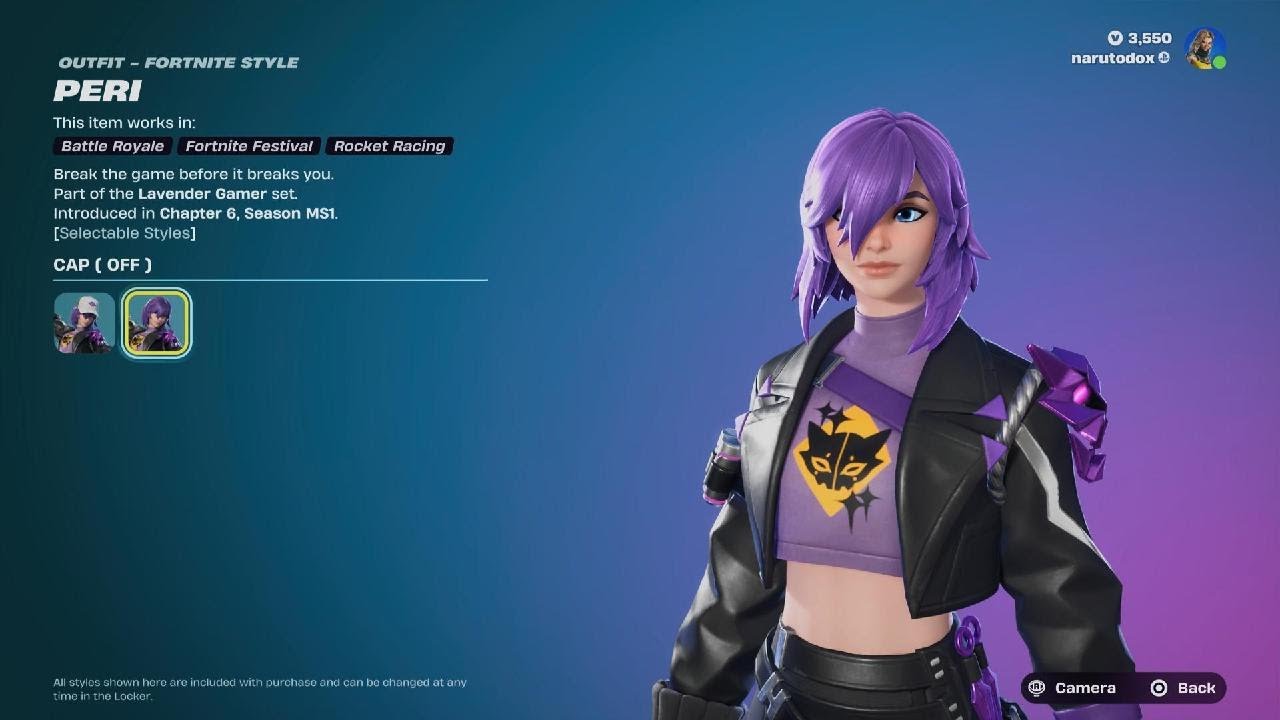The height and width of the screenshot is (720, 1280).
Task: Select the Cap On style thumbnail
Action: pyautogui.click(x=84, y=323)
